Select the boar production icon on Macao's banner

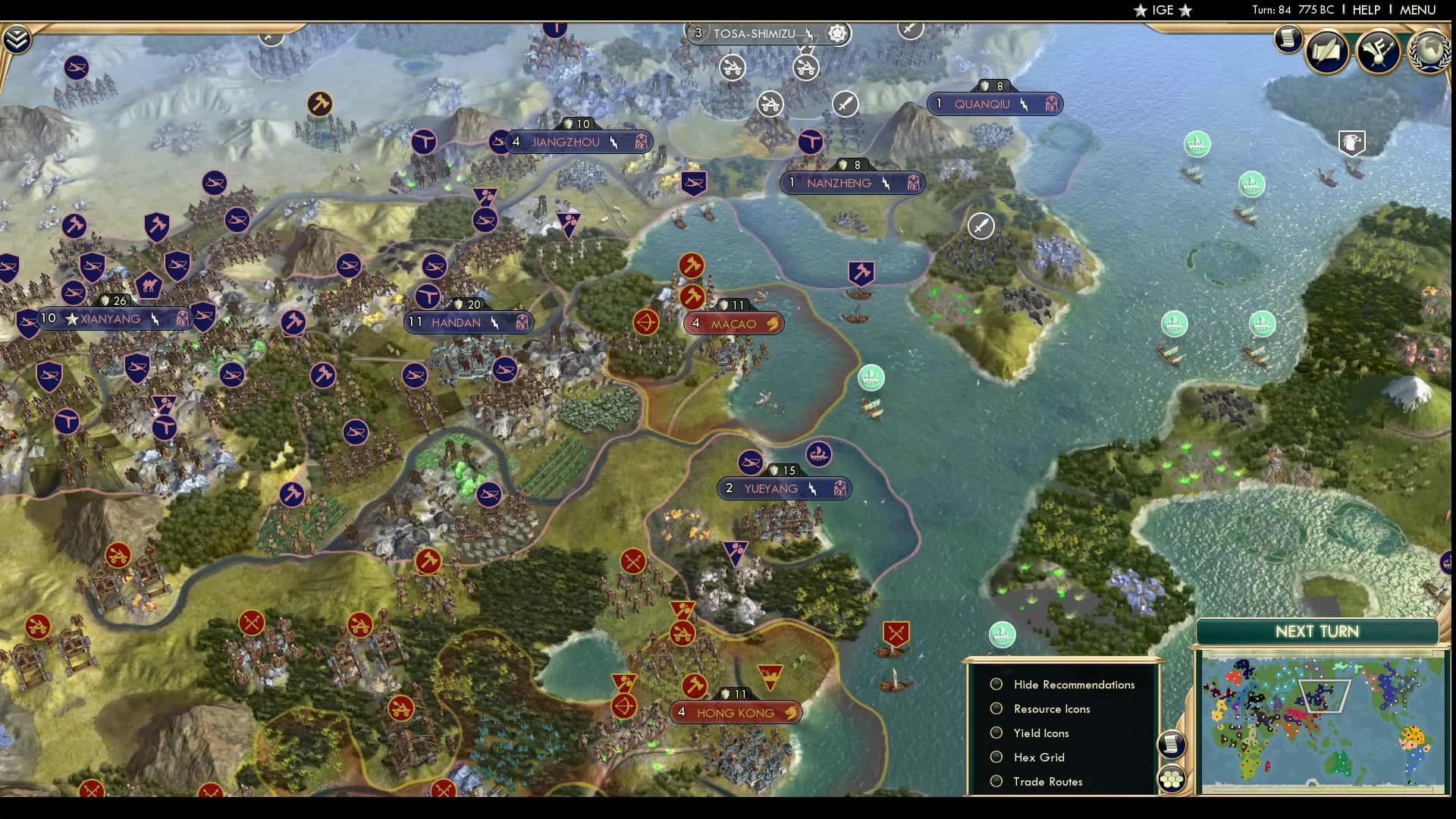(773, 323)
